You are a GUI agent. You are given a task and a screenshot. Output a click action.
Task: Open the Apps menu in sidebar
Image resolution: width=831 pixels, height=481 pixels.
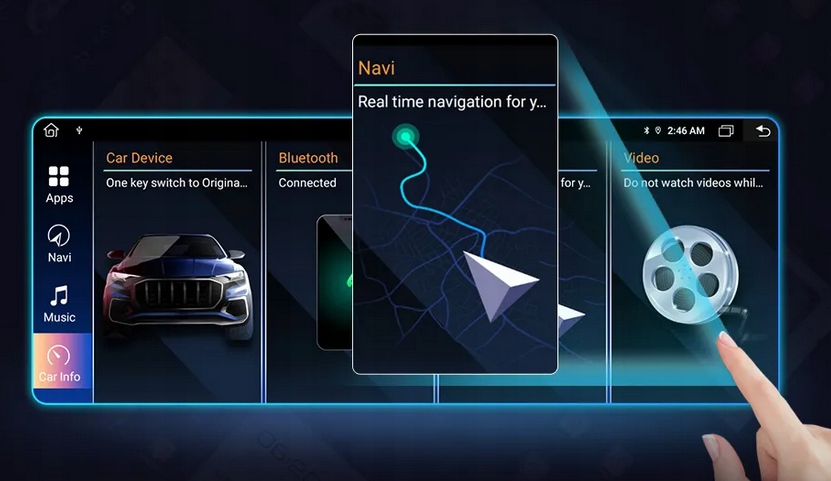[x=59, y=184]
